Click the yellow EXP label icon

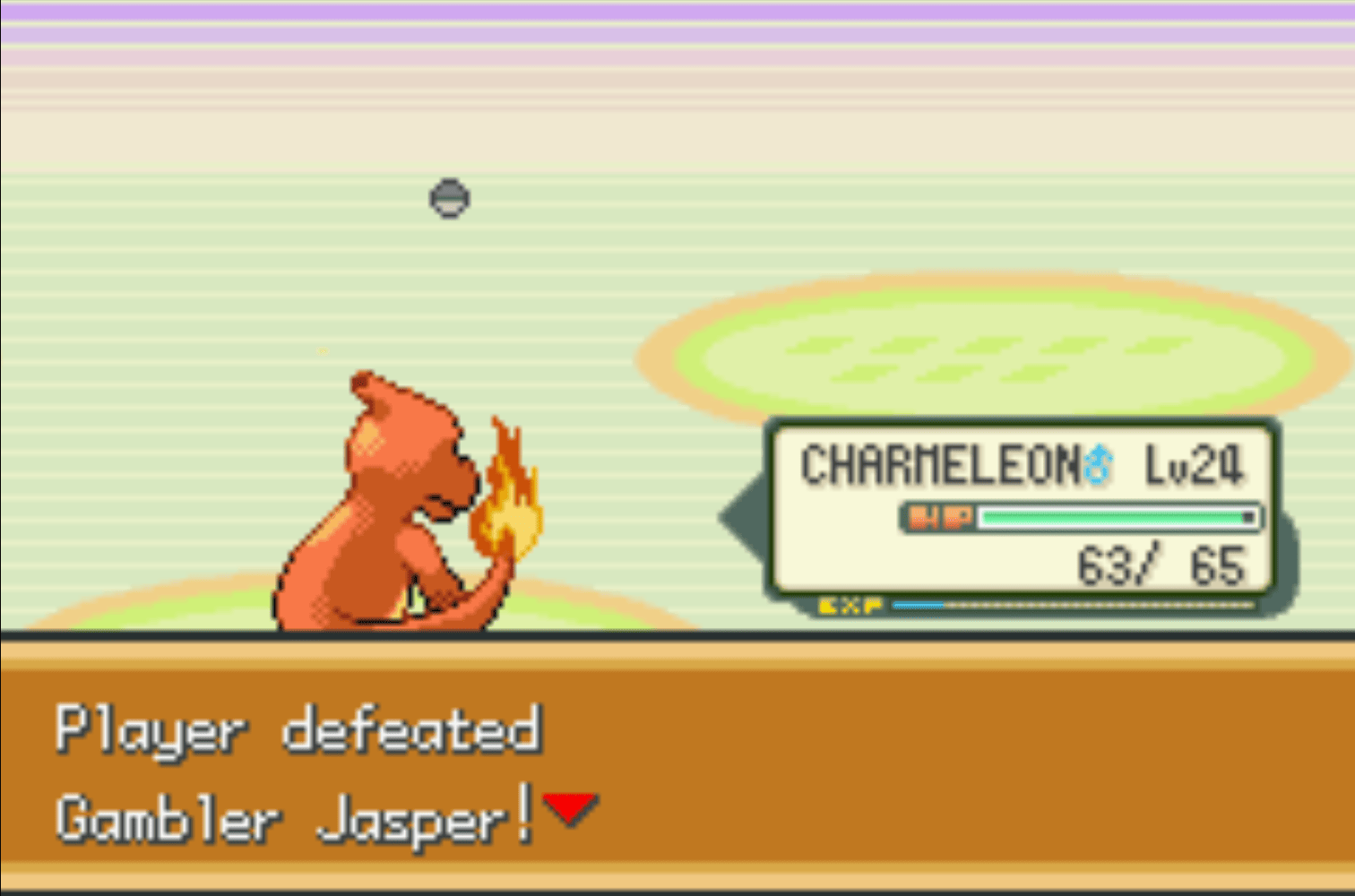(850, 605)
